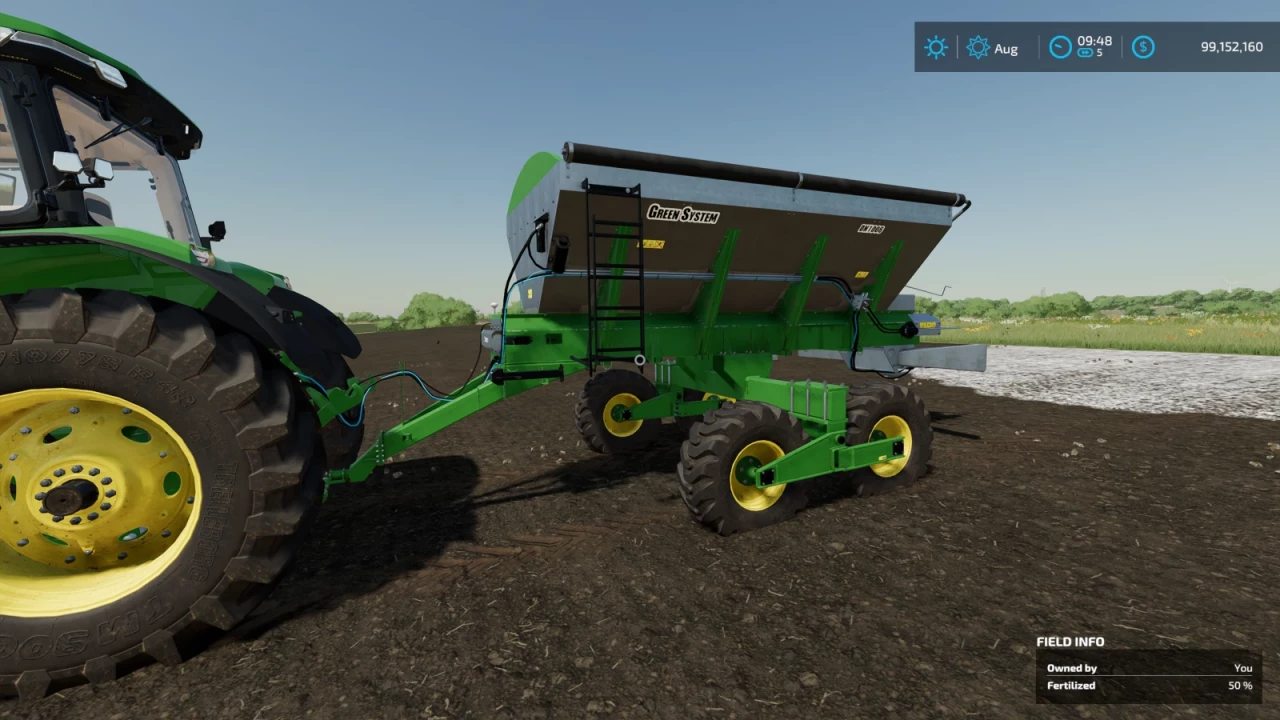Screen dimensions: 1280x720
Task: Select the weather icon beside the Aug label
Action: tap(978, 47)
